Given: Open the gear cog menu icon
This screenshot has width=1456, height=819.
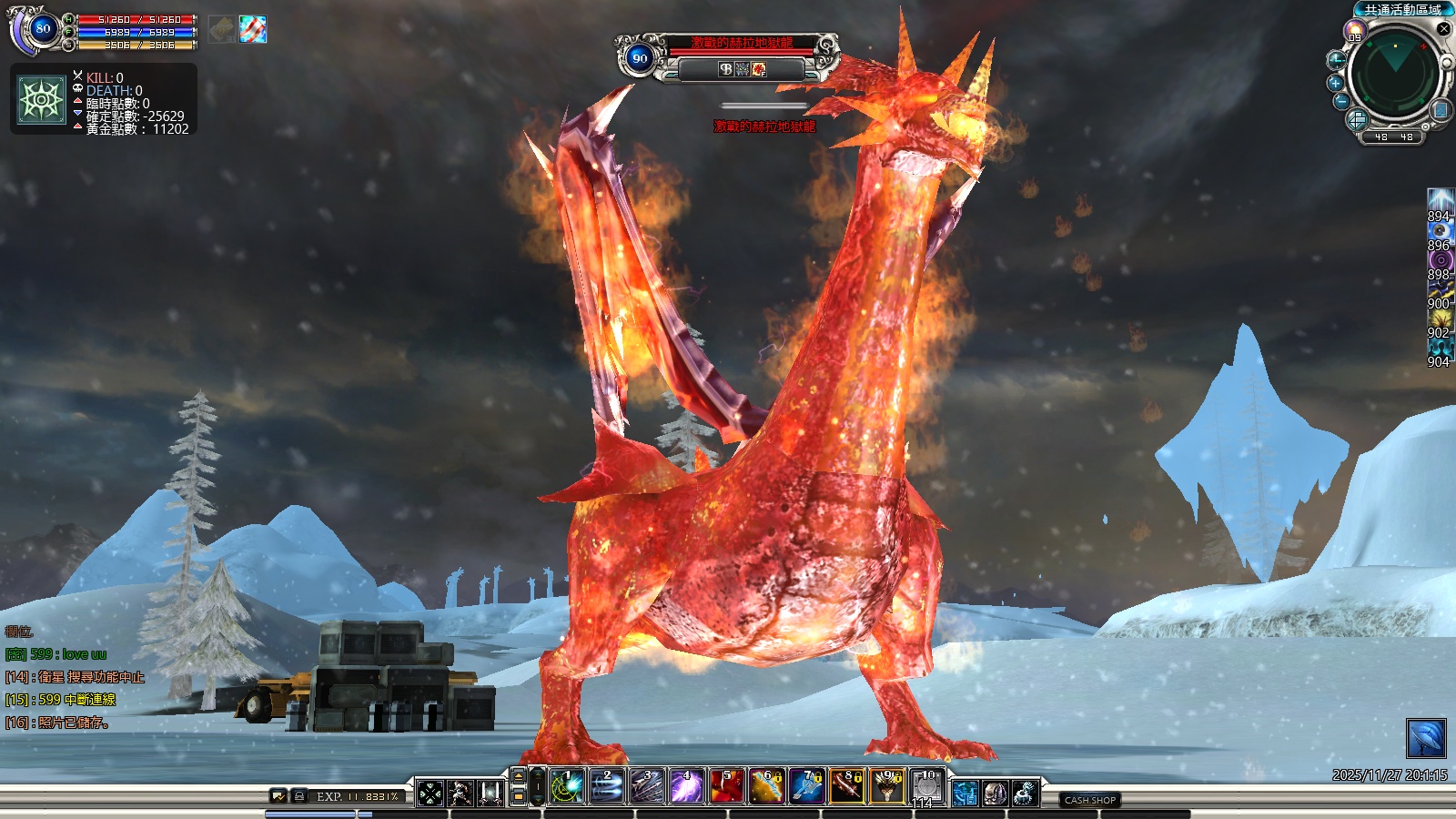Looking at the screenshot, I should click(1025, 794).
